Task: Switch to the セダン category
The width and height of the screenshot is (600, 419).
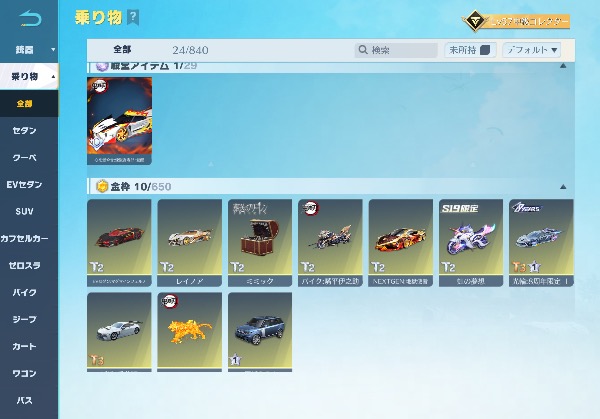Action: [x=25, y=131]
